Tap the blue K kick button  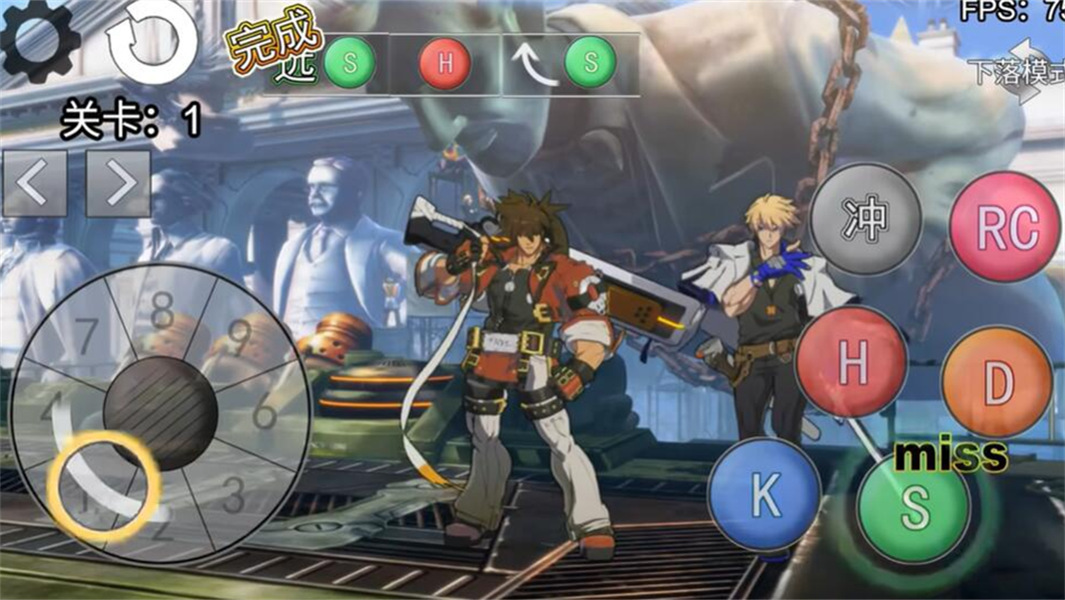[x=764, y=493]
